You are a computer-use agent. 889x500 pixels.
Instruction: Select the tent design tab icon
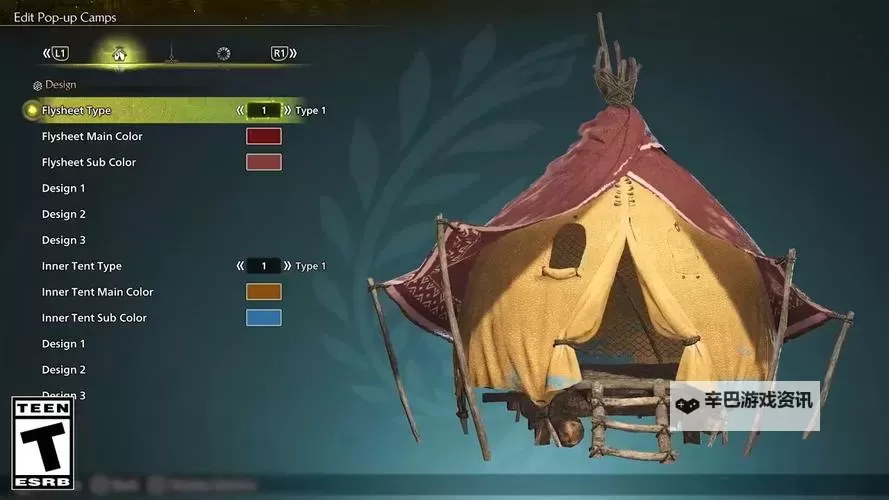(x=119, y=53)
